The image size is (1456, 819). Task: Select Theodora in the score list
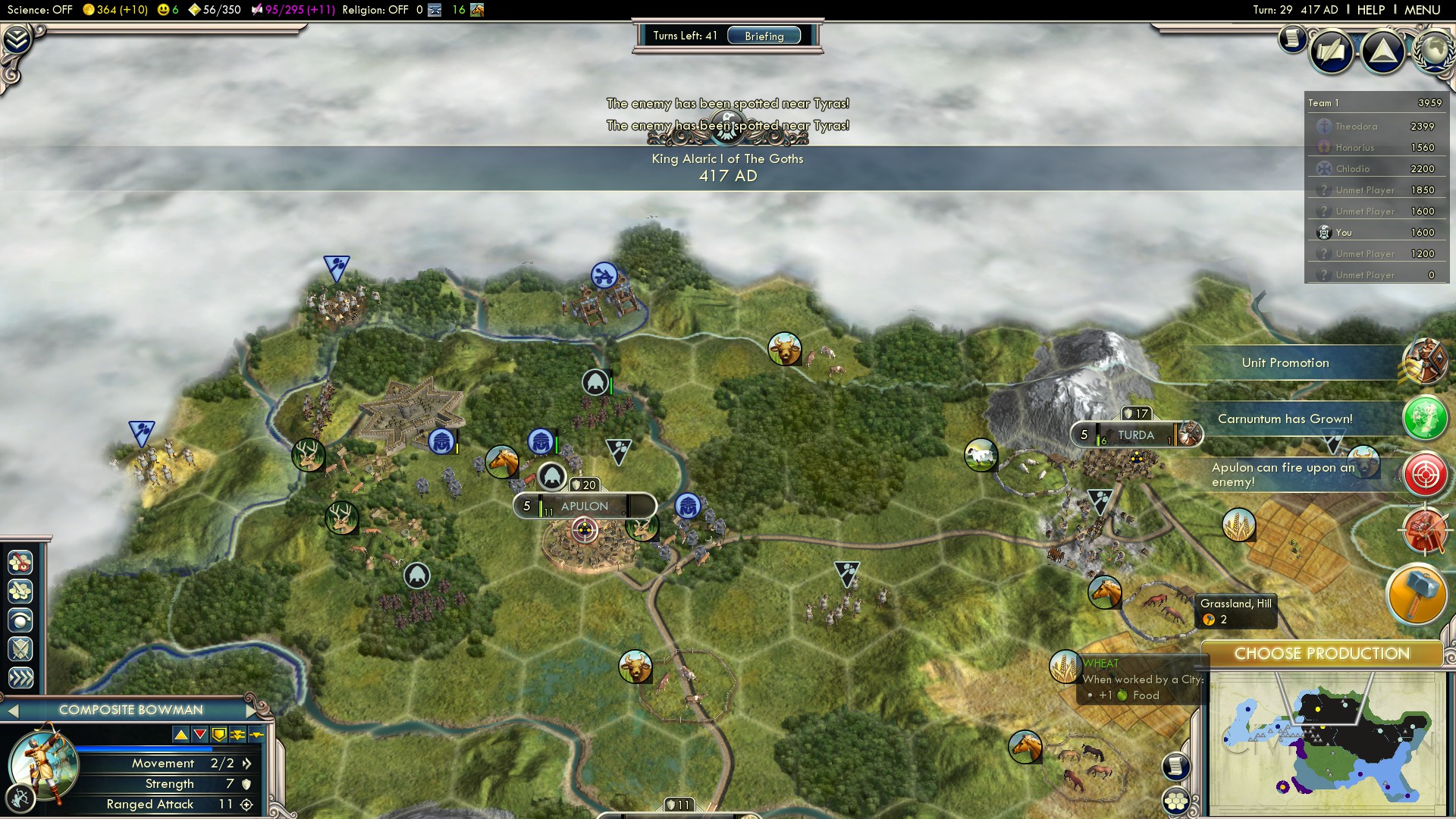coord(1357,127)
